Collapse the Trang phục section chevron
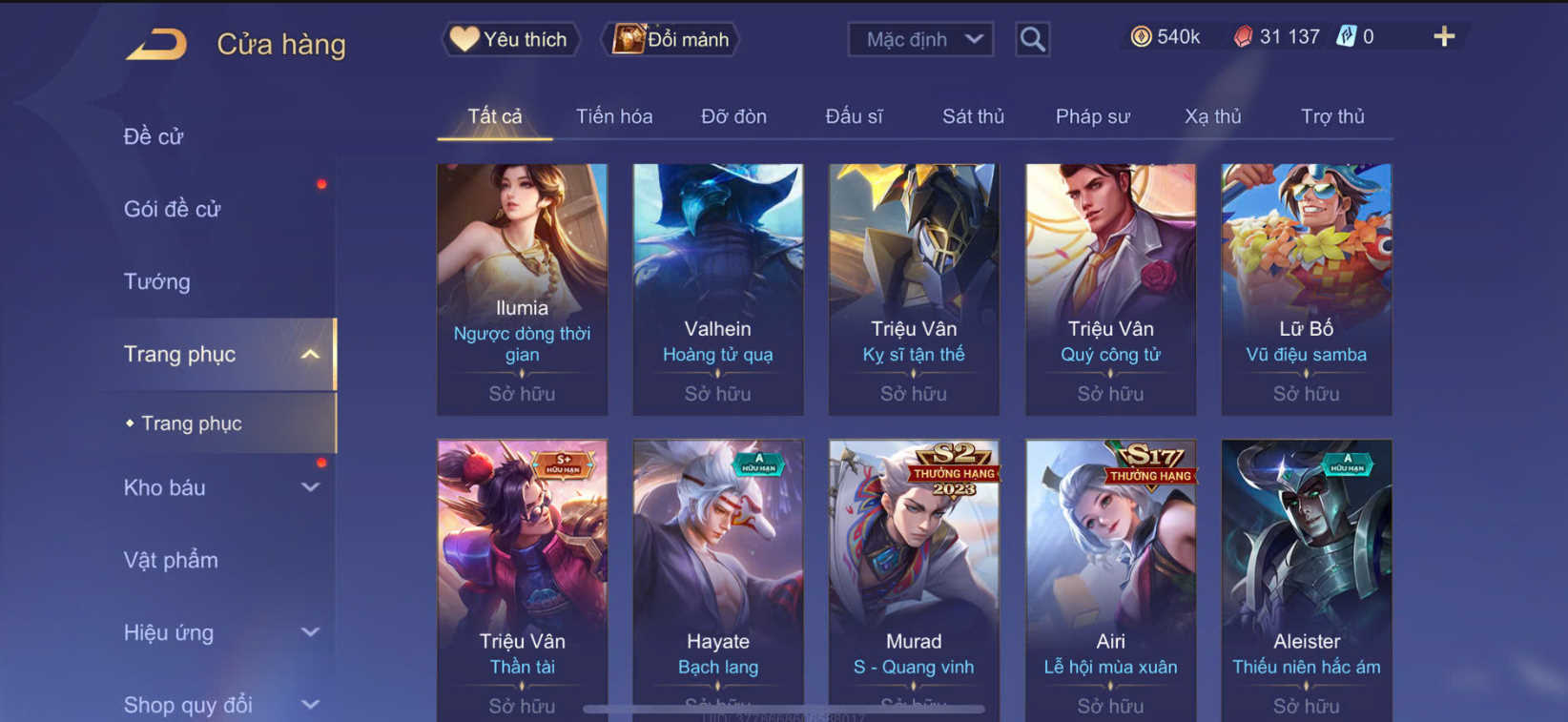1568x722 pixels. pos(309,353)
